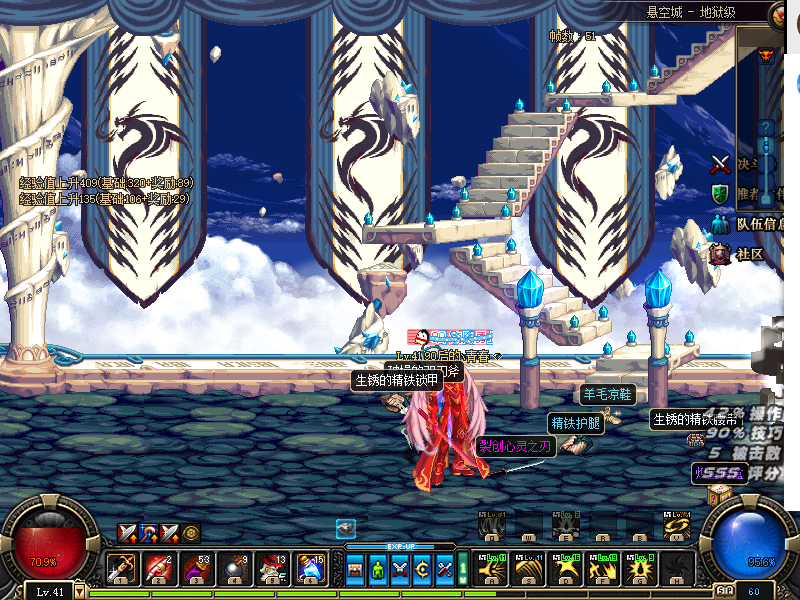
Task: Use the red potion in quick slot 2
Action: tap(159, 569)
